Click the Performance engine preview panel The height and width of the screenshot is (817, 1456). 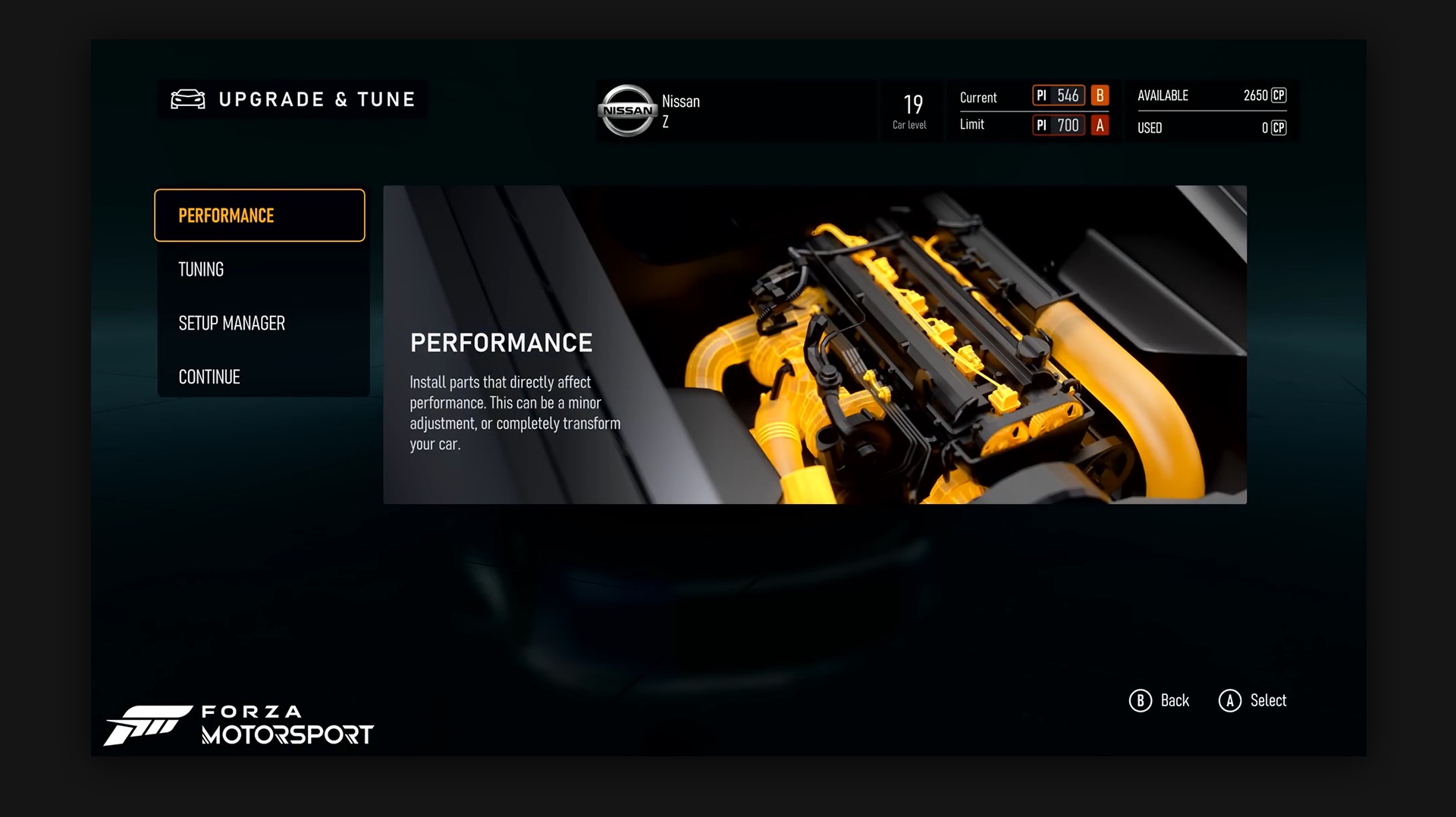[x=814, y=345]
